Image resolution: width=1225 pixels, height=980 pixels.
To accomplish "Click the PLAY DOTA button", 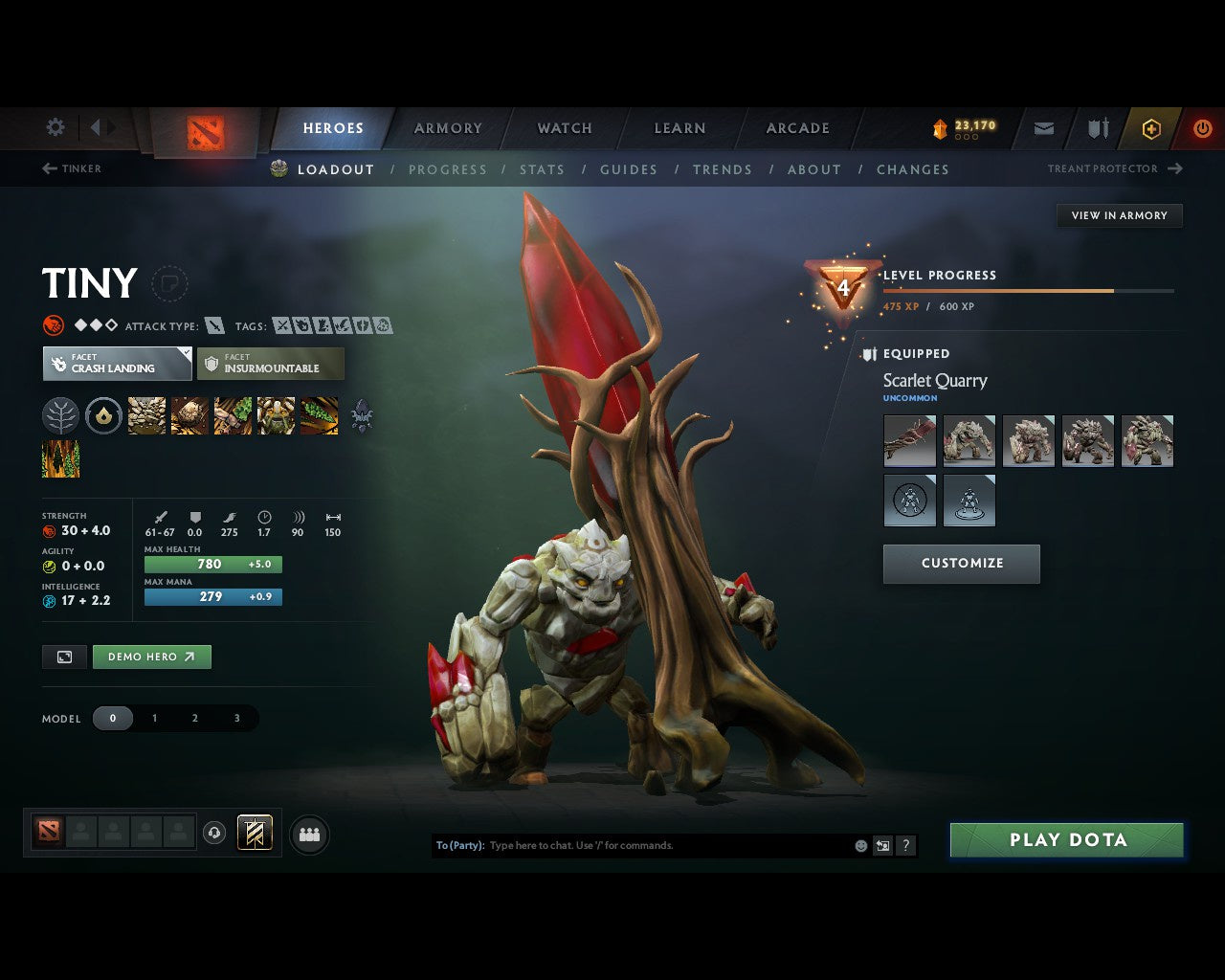I will pyautogui.click(x=1066, y=839).
